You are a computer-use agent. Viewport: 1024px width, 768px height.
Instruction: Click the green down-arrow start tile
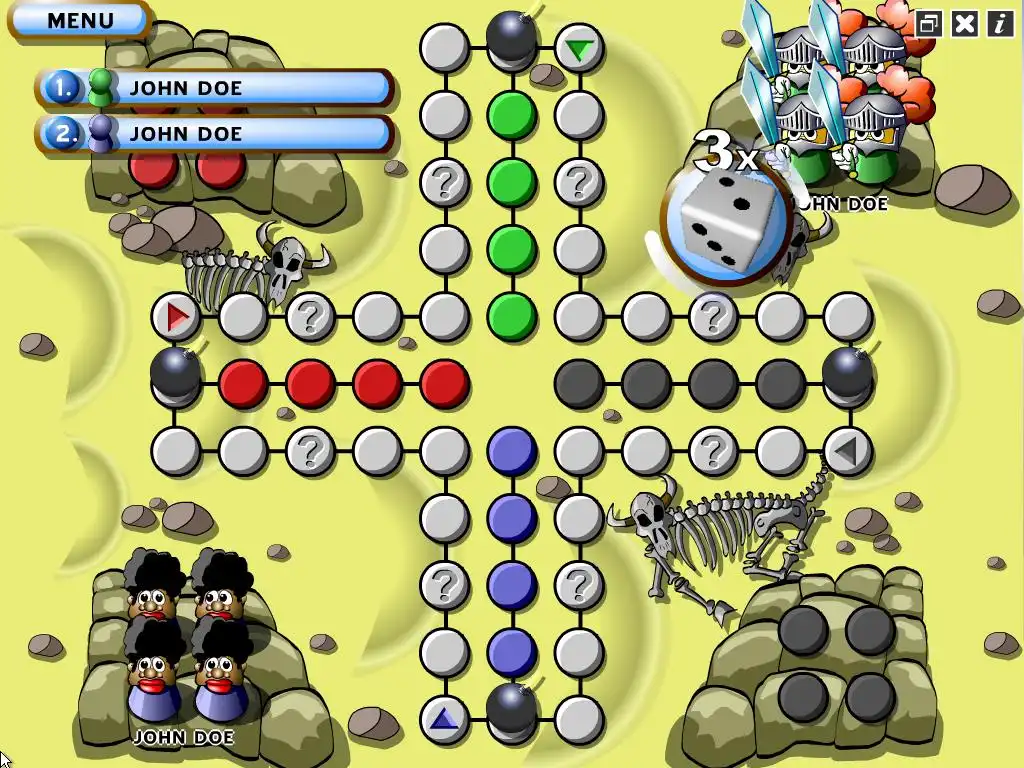[x=578, y=48]
